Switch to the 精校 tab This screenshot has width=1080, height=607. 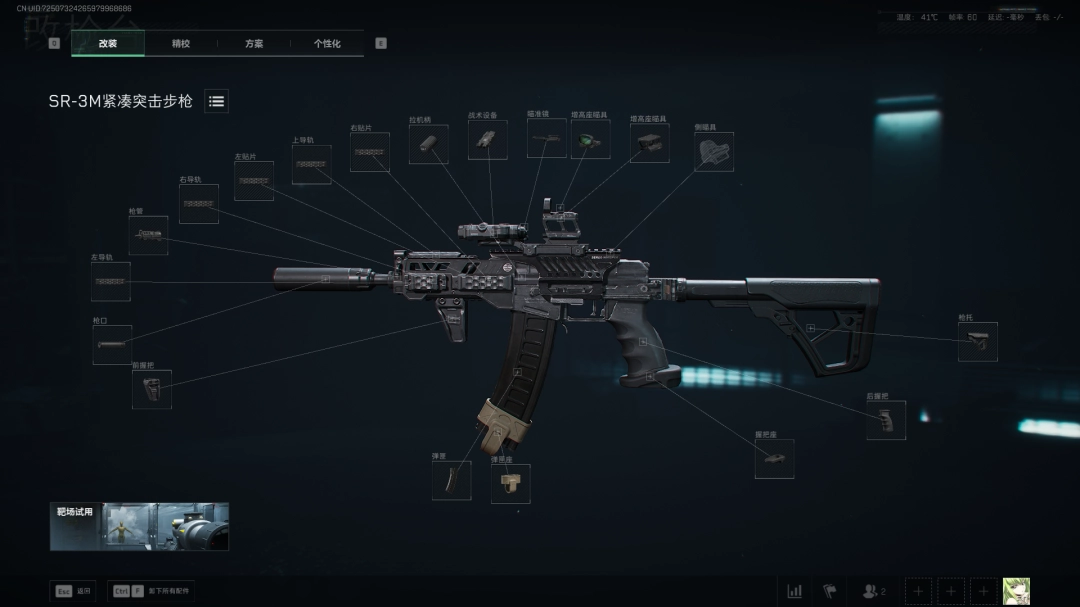181,44
